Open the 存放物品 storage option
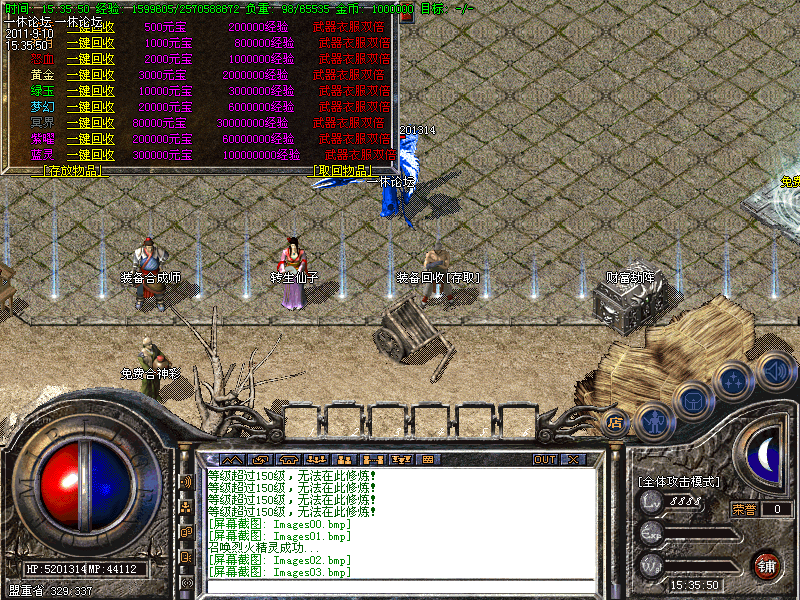The width and height of the screenshot is (800, 600). click(x=70, y=171)
